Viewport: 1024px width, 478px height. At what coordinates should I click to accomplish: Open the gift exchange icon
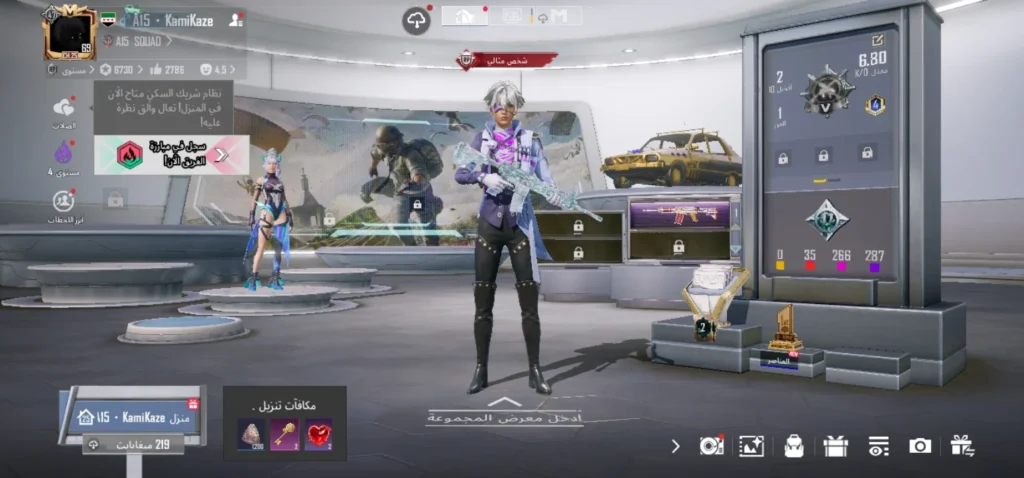[x=961, y=446]
